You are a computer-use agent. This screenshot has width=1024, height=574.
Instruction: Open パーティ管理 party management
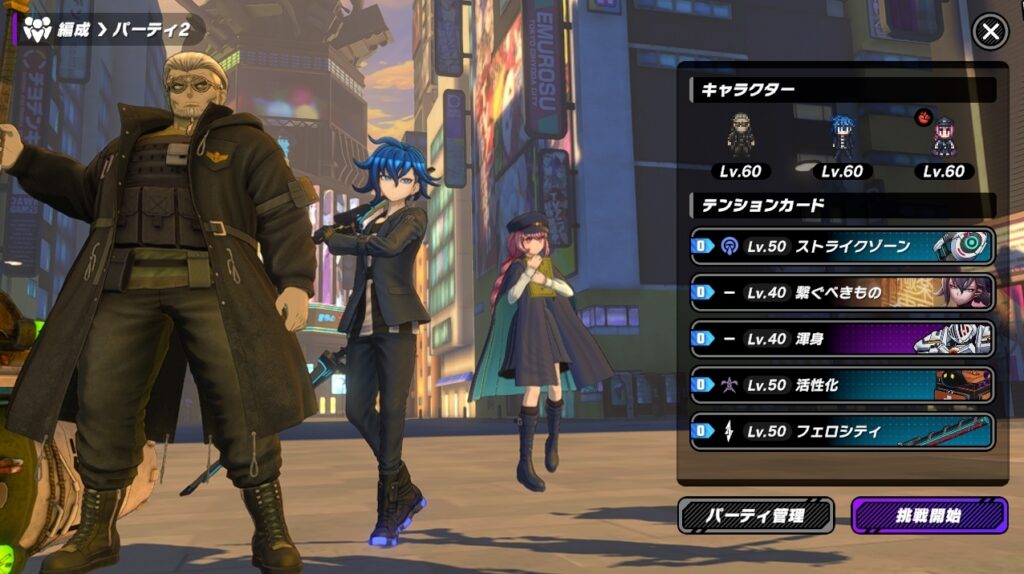[x=755, y=516]
